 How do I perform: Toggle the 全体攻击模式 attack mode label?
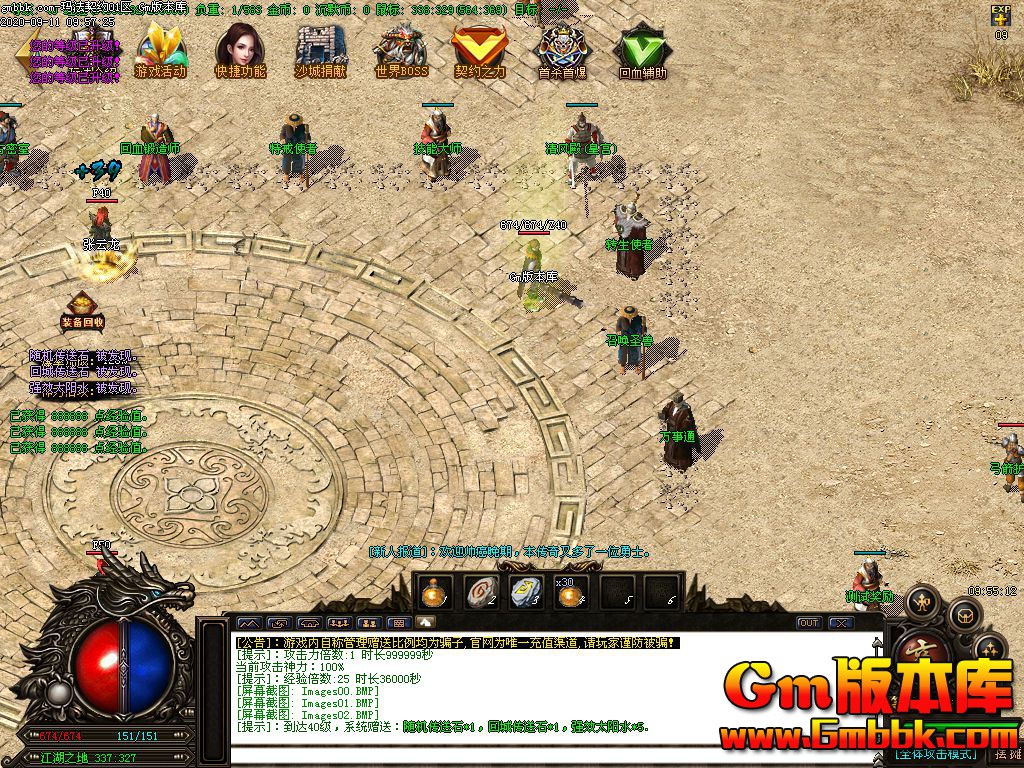[933, 753]
